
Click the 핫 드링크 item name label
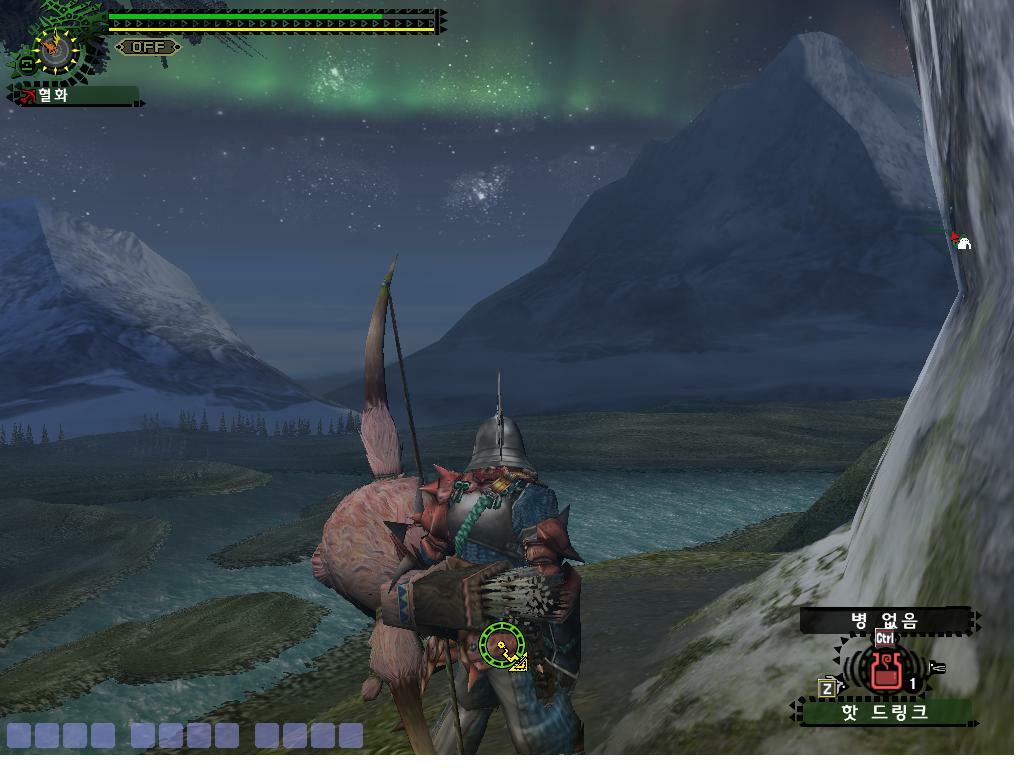click(884, 712)
